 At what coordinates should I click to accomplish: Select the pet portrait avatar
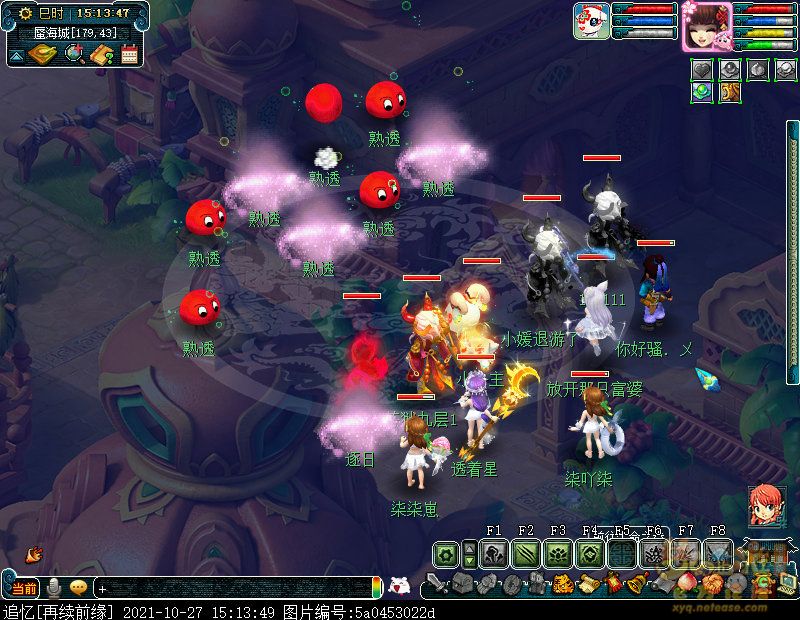591,21
